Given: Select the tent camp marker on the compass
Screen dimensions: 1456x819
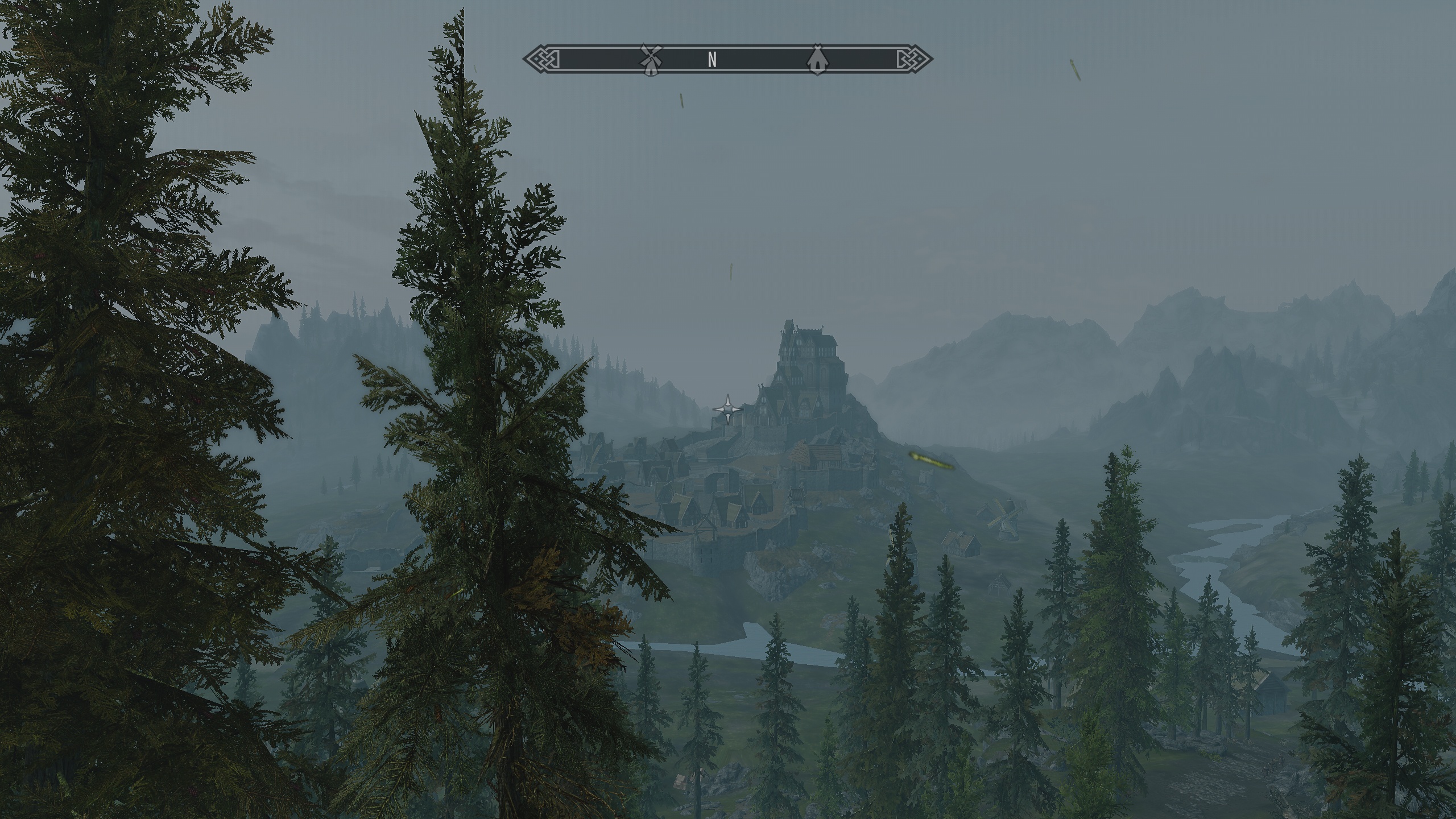Looking at the screenshot, I should 817,59.
